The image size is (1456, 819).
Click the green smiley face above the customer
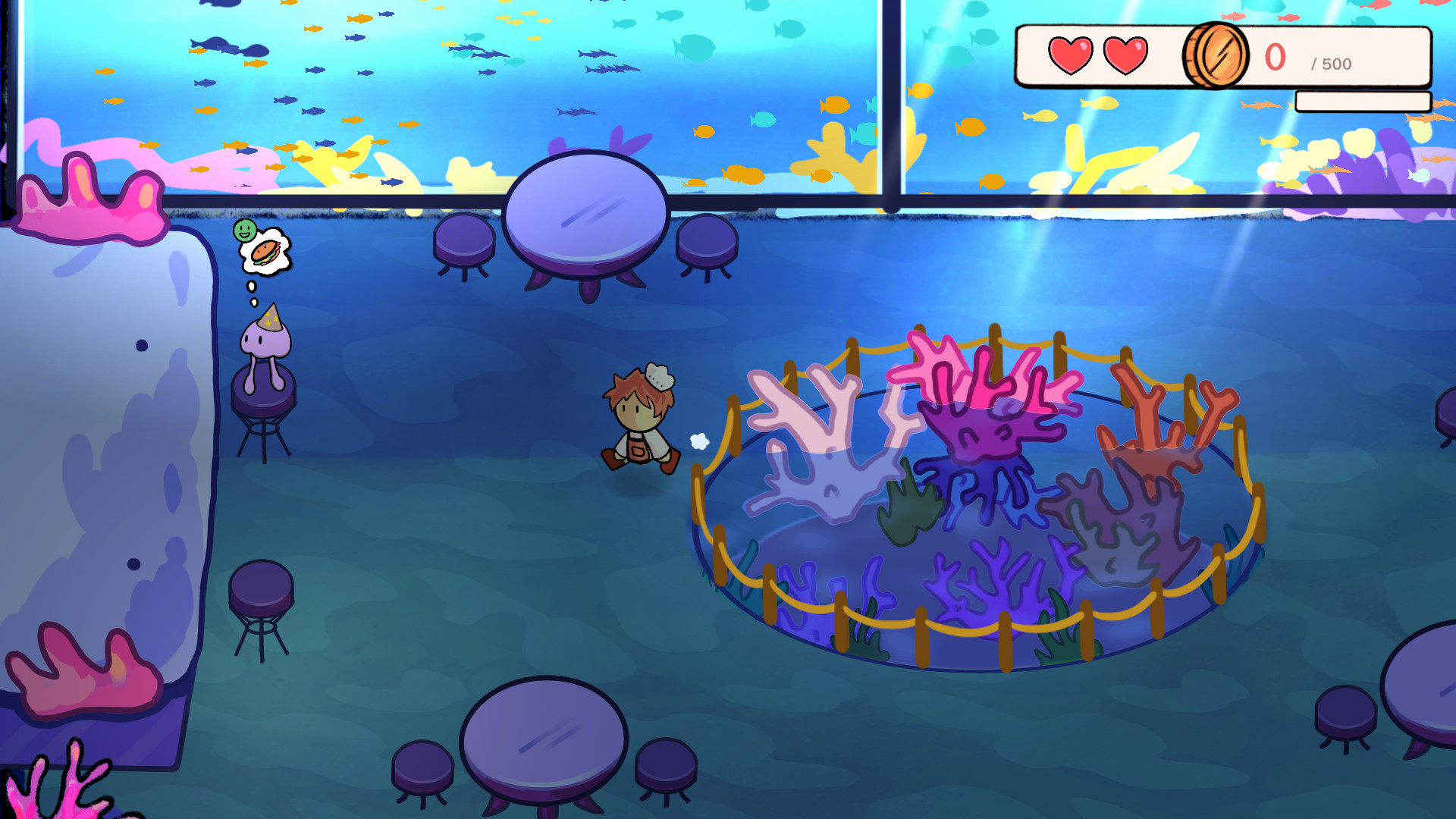point(244,229)
